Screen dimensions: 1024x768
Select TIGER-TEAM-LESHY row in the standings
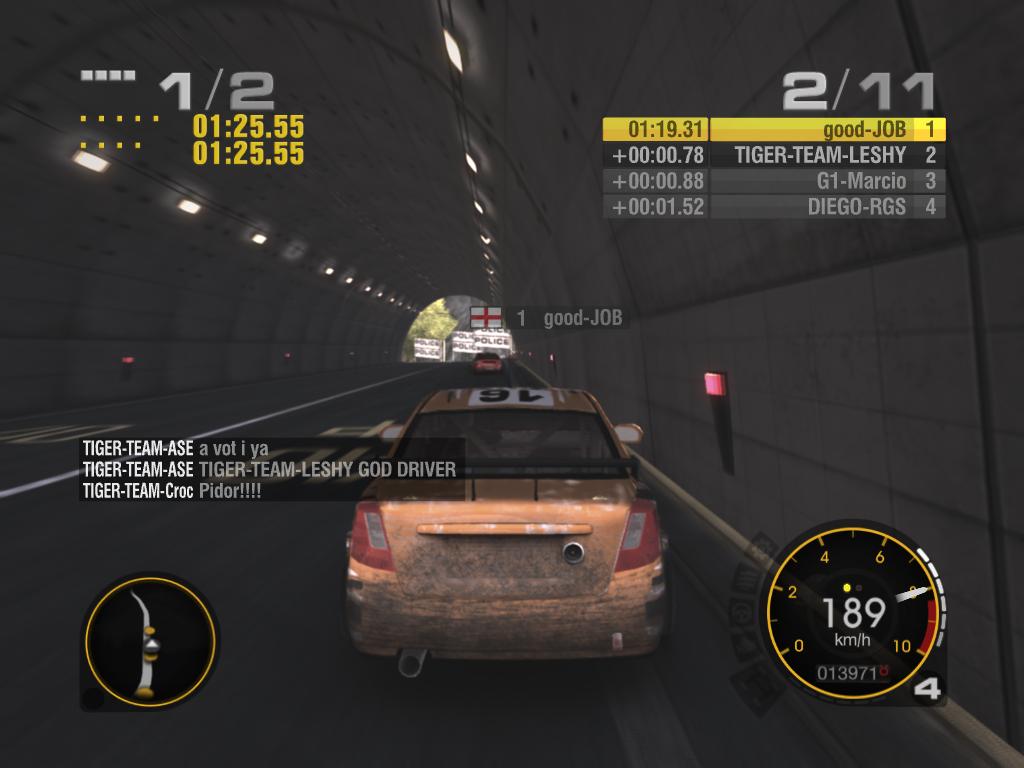774,155
